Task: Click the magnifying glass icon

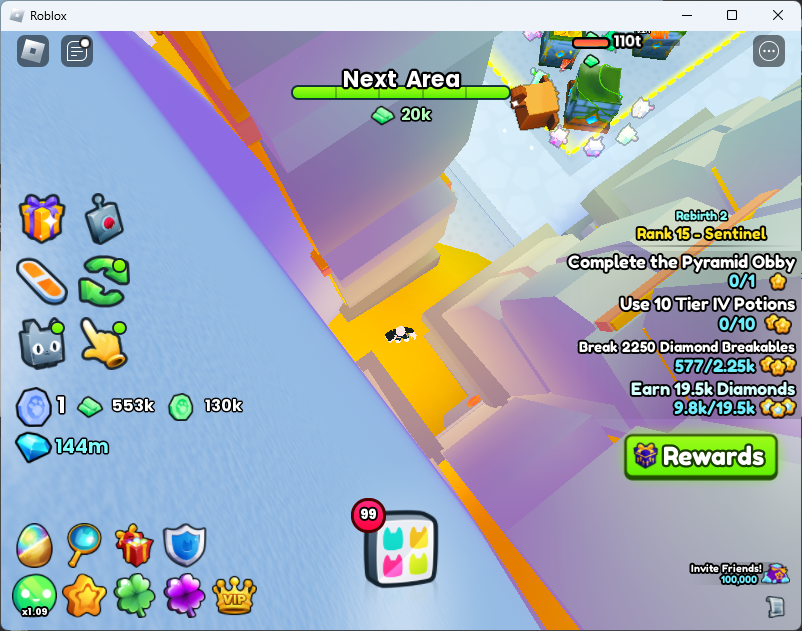Action: 84,545
